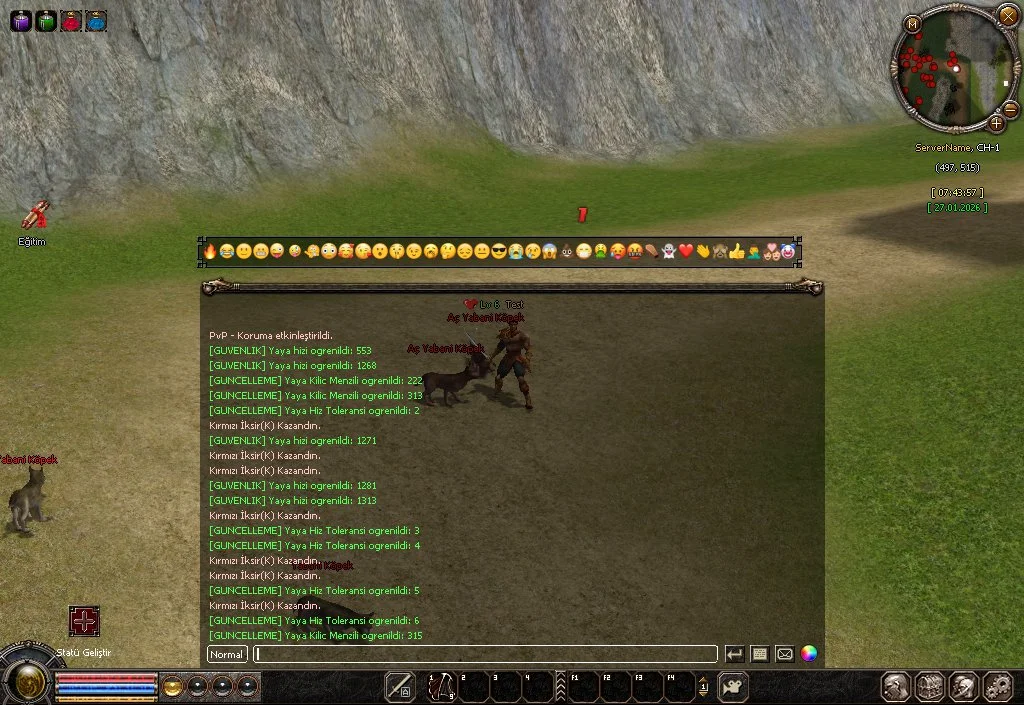Change the Normal chat mode button
Viewport: 1024px width, 705px height.
(x=227, y=654)
